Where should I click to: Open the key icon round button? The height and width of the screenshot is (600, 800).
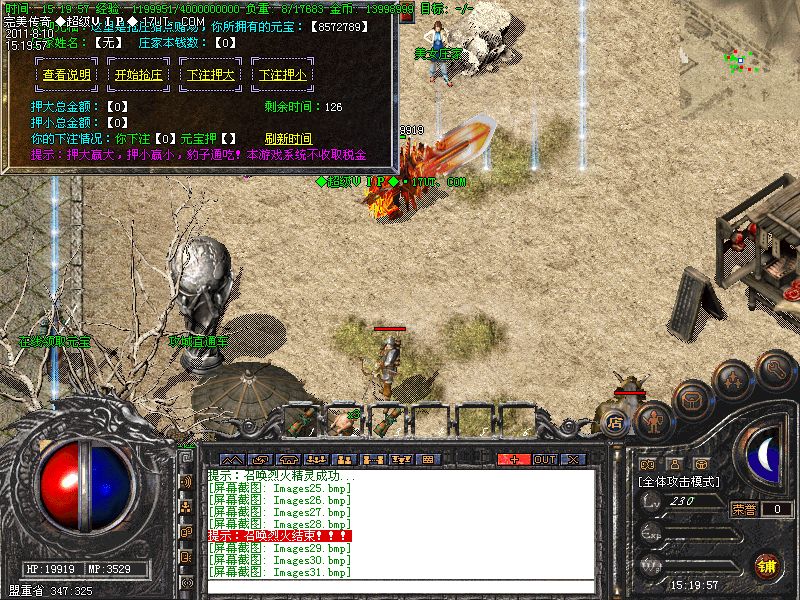[775, 371]
